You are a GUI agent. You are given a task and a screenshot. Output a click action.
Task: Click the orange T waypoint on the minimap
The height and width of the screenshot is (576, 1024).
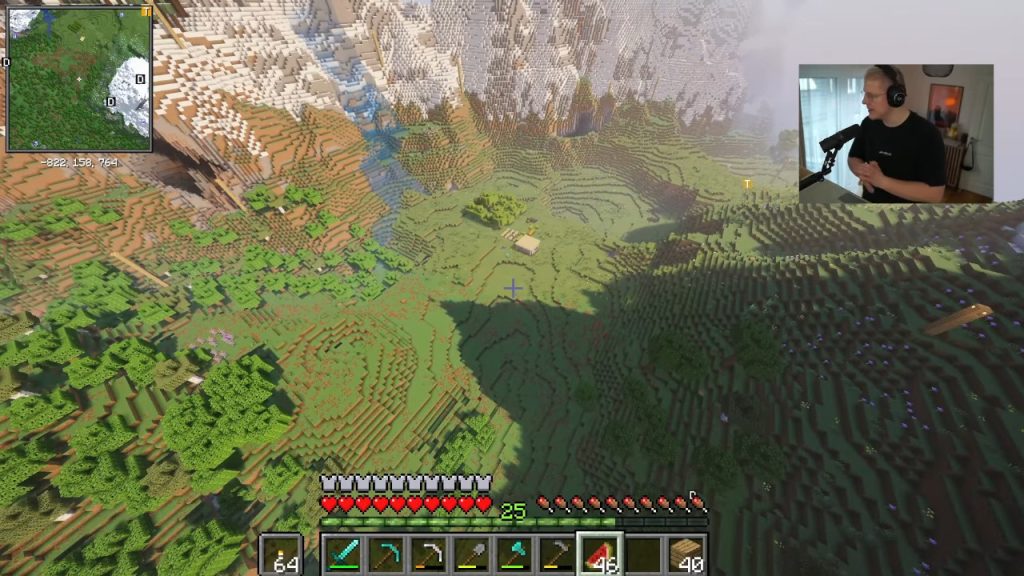pyautogui.click(x=146, y=12)
